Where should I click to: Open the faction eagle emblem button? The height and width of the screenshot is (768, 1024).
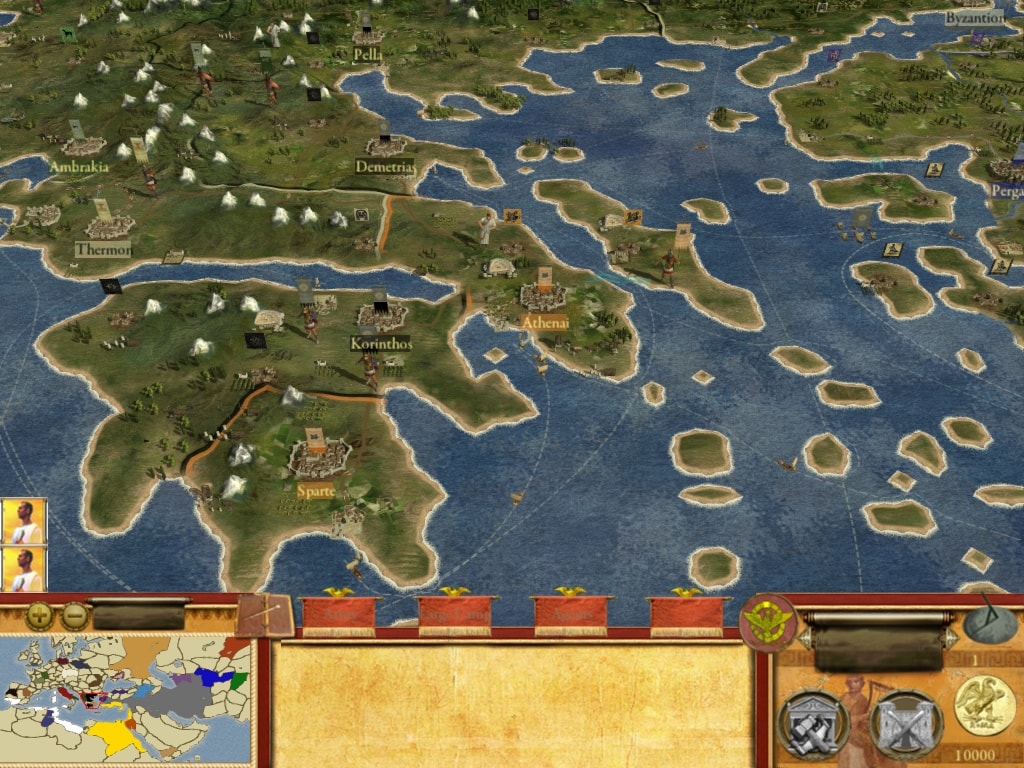(768, 623)
